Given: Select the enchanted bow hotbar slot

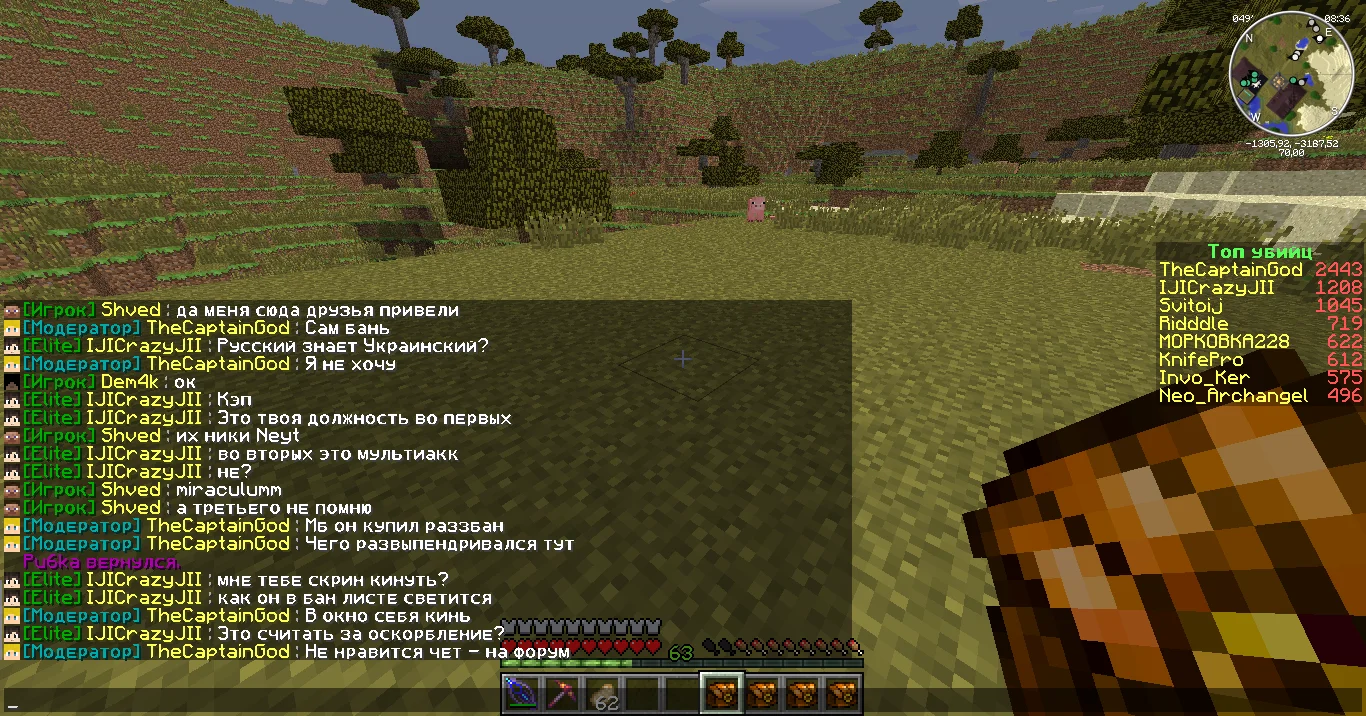Looking at the screenshot, I should pos(520,693).
